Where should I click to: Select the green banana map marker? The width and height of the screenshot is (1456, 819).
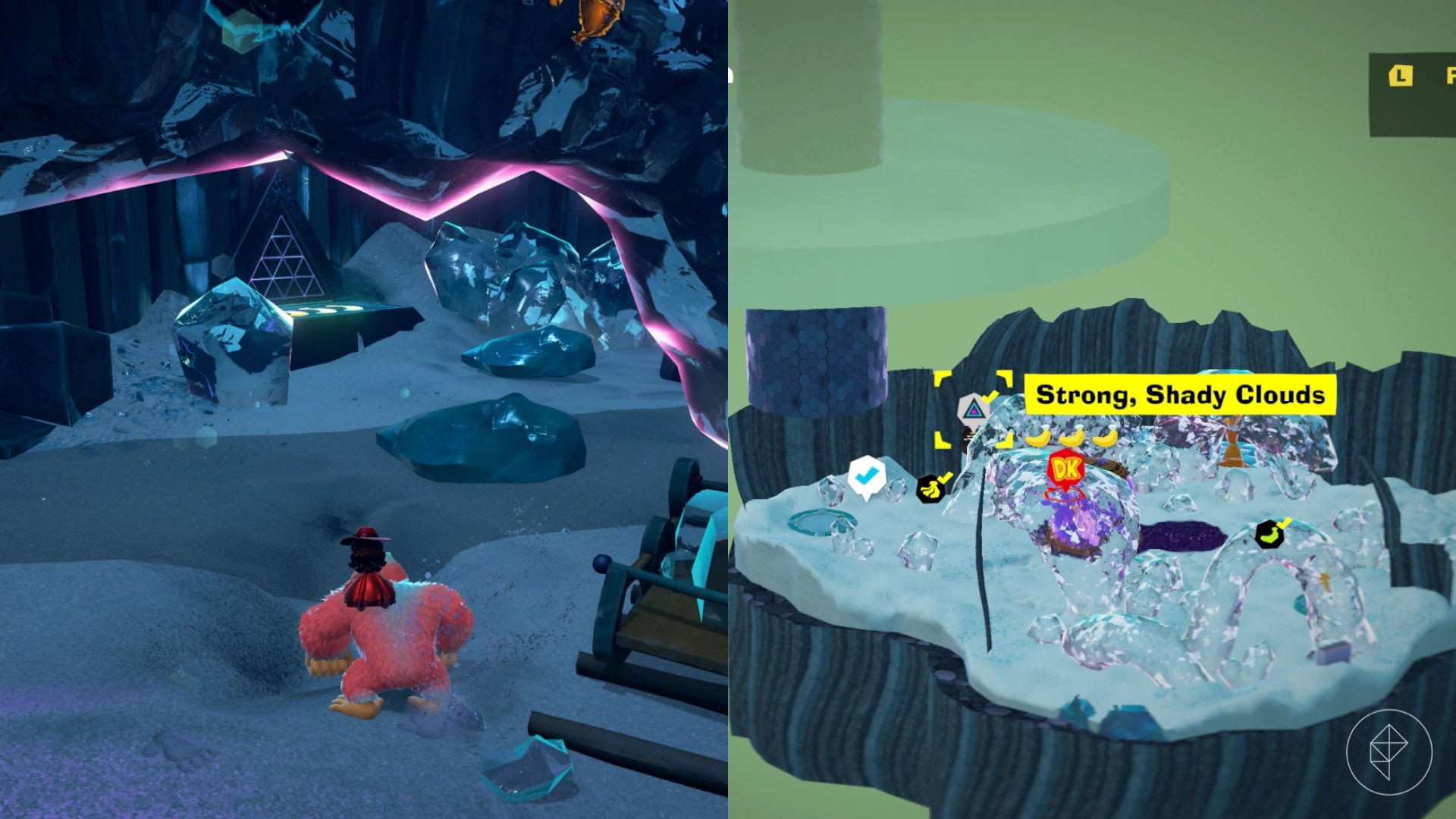pos(1269,535)
